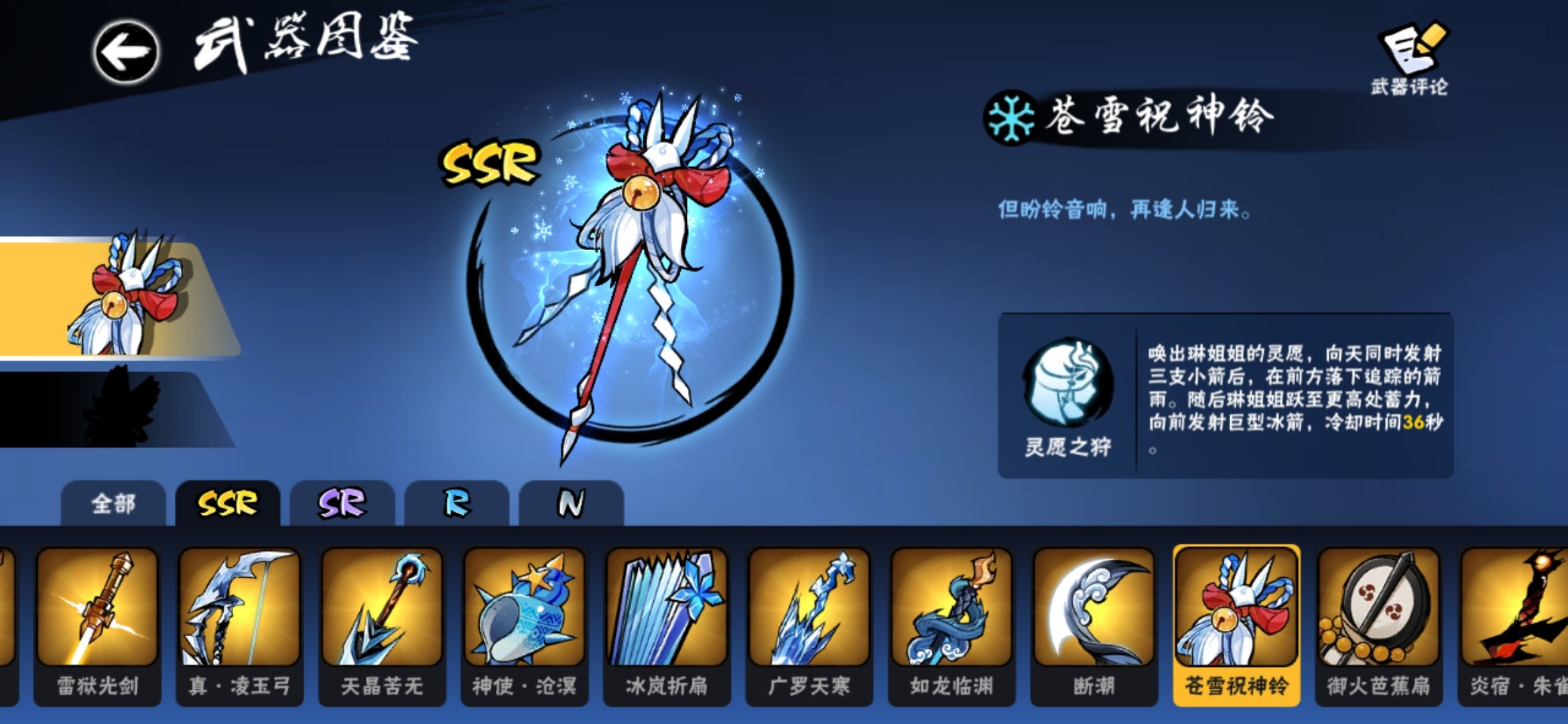
Task: Go back using the arrow button
Action: click(126, 52)
